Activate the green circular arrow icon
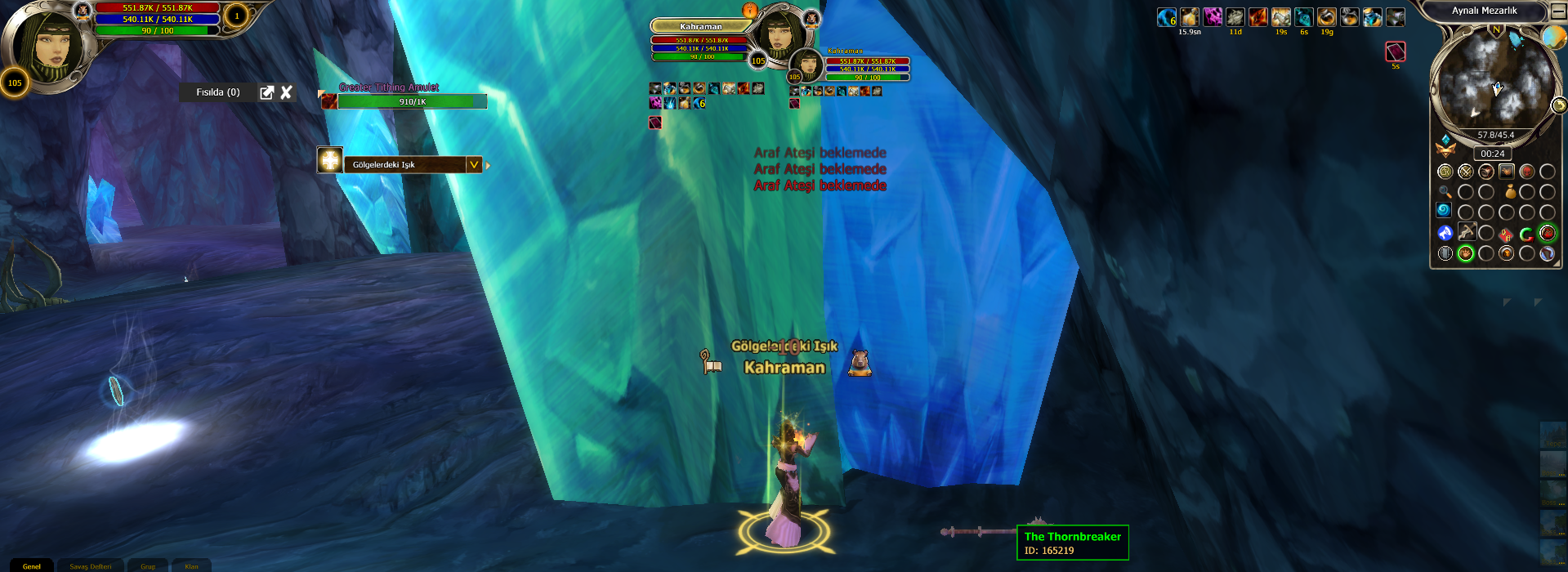Screen dimensions: 1568x572 1526,235
